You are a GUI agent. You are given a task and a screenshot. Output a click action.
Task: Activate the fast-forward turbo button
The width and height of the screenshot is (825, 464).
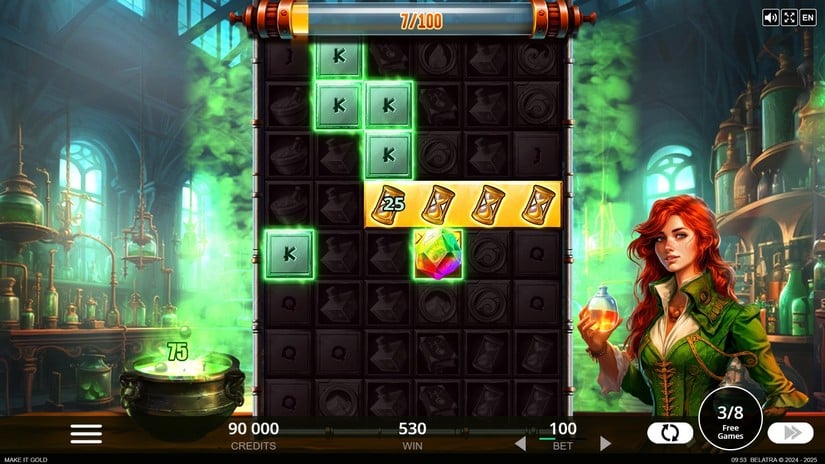(790, 433)
